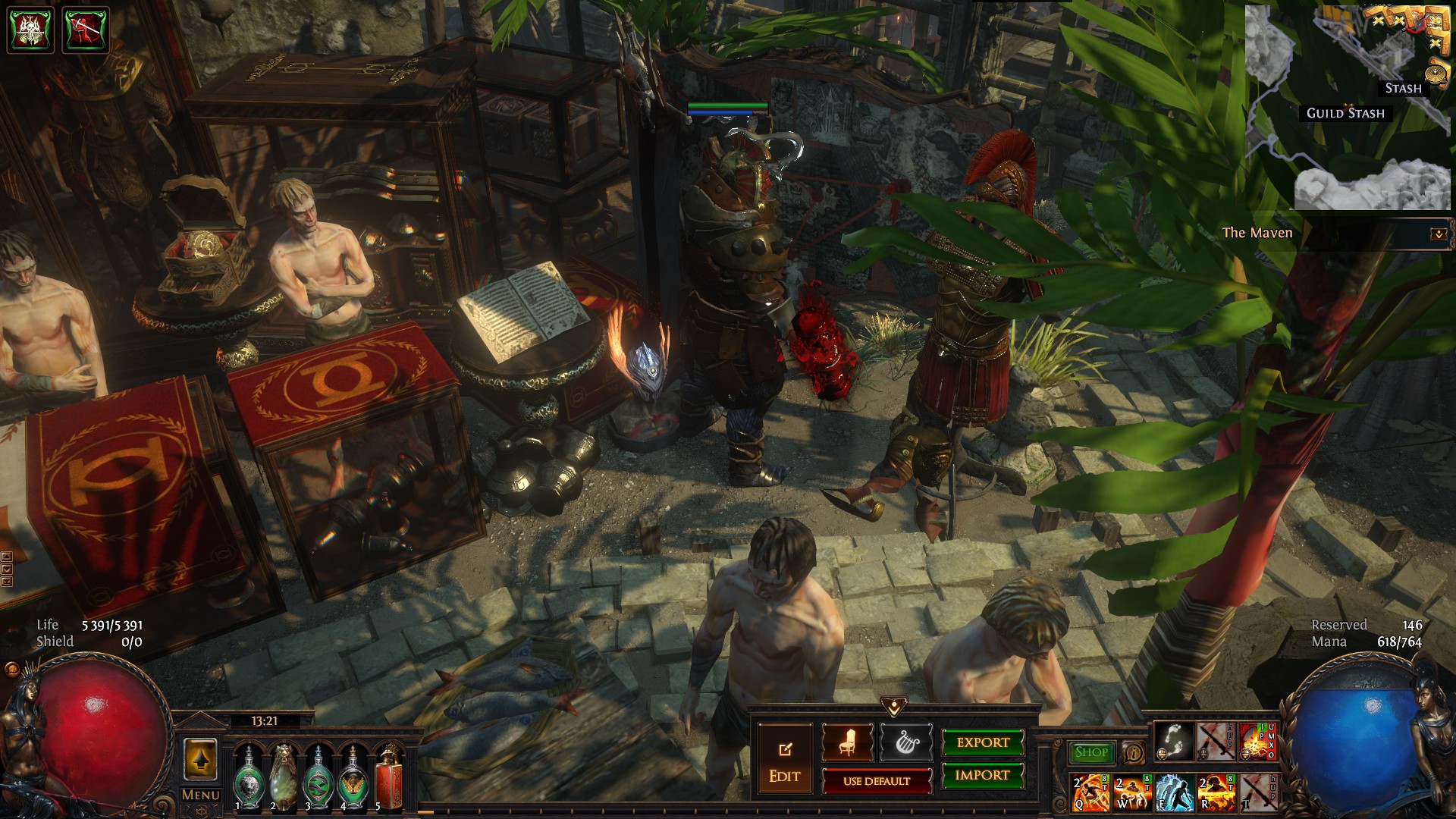Open the green Shop button

click(x=1091, y=752)
